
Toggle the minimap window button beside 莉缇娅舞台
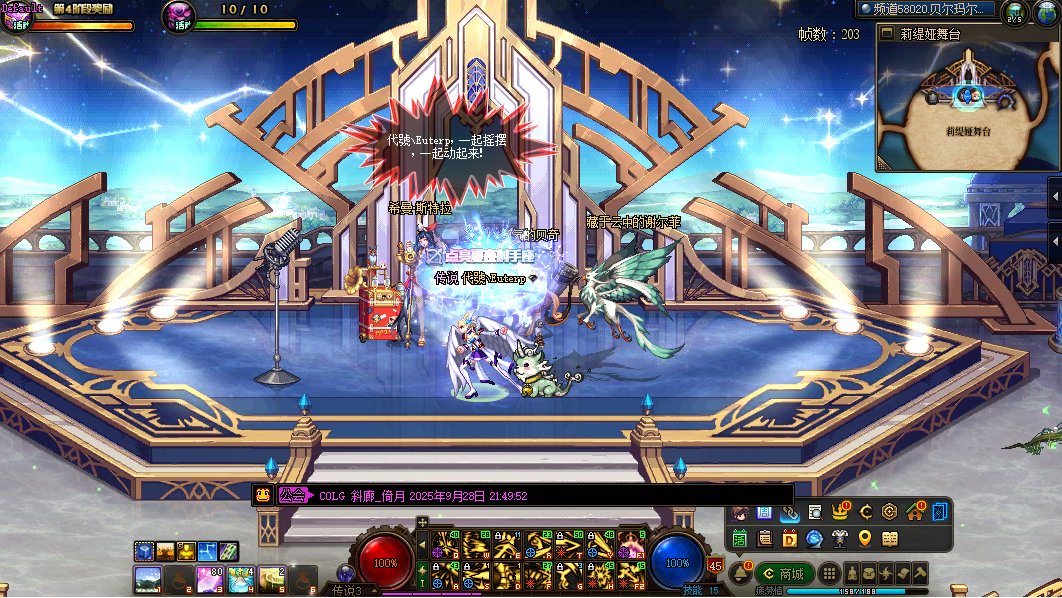pyautogui.click(x=885, y=33)
